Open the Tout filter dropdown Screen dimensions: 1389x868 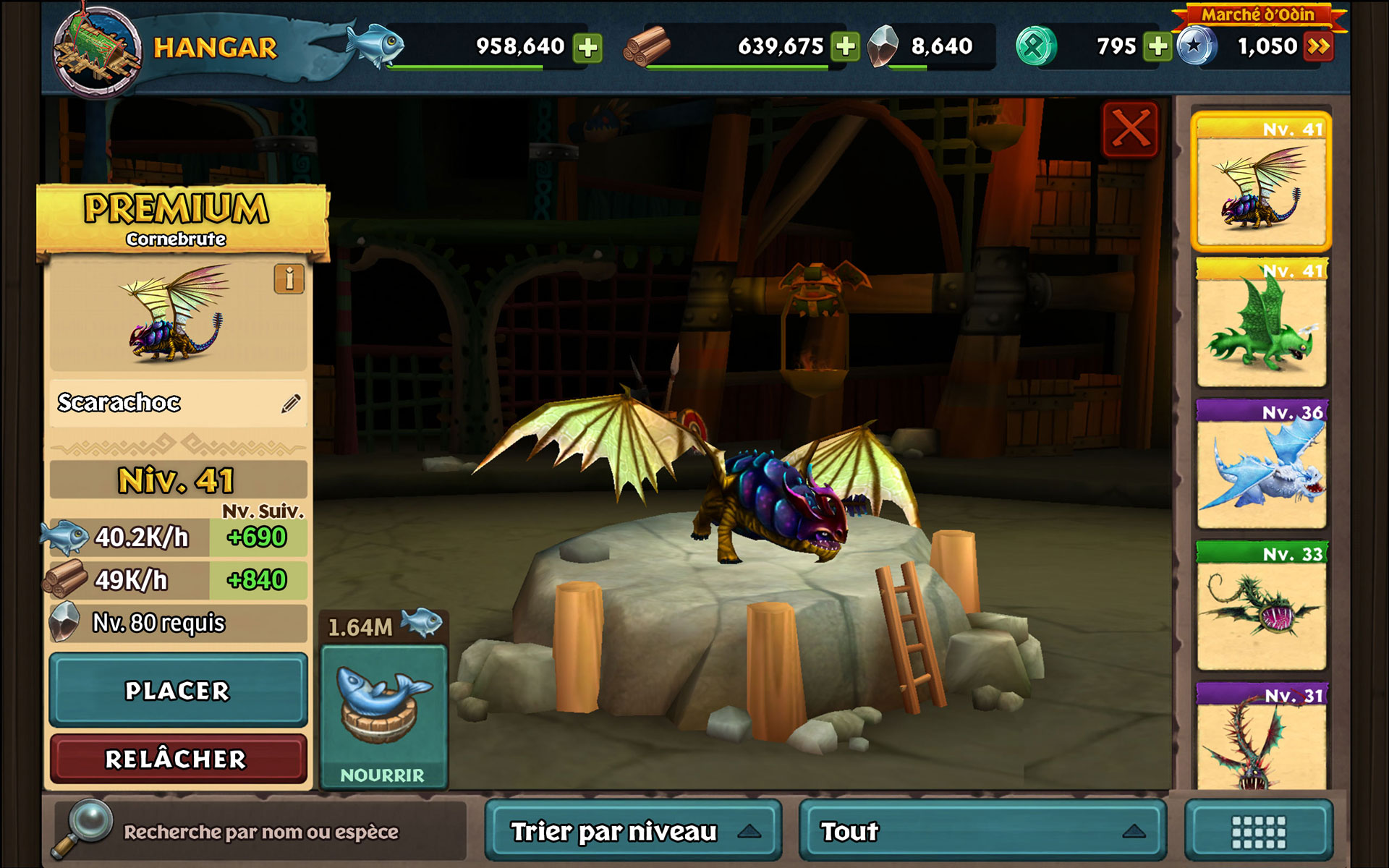(x=982, y=831)
